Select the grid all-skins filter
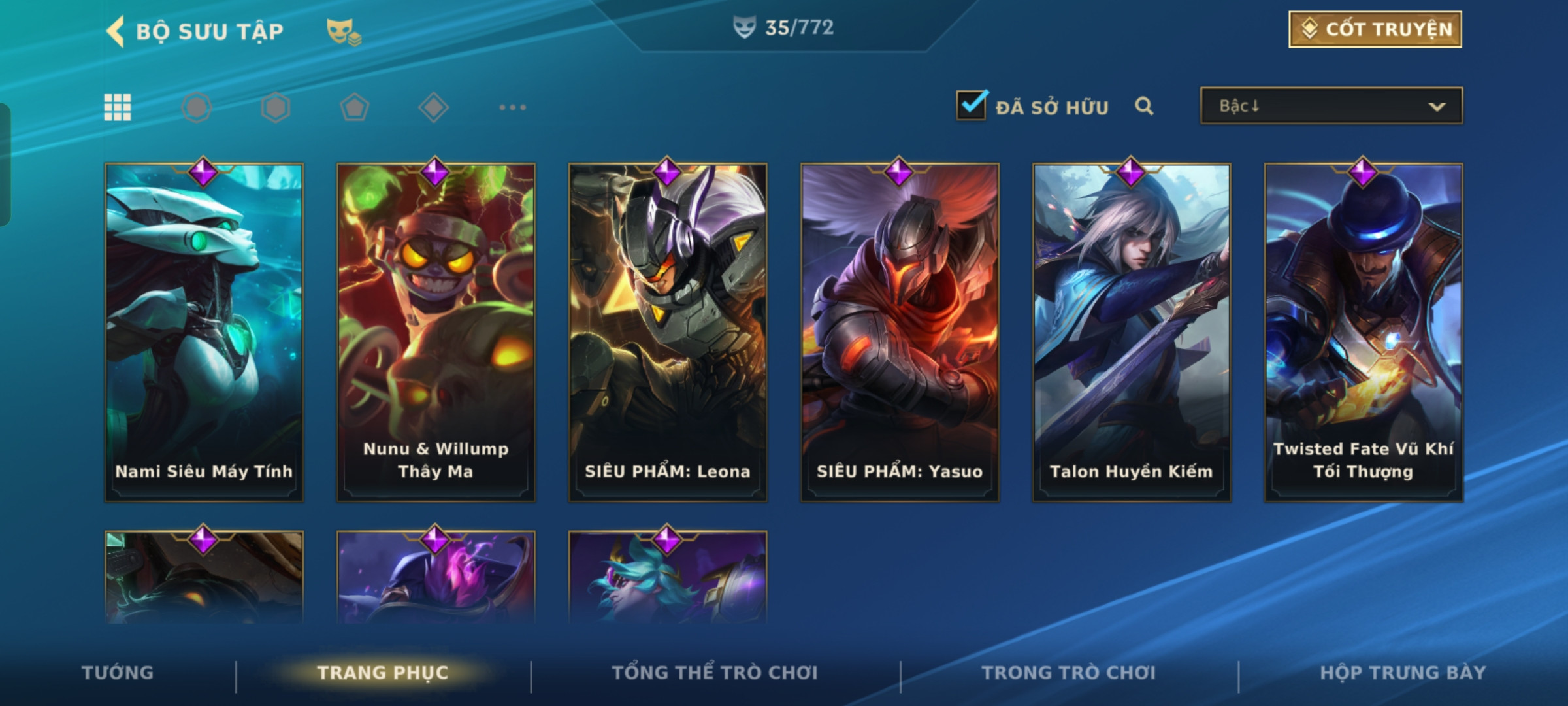Viewport: 1568px width, 706px height. [118, 107]
